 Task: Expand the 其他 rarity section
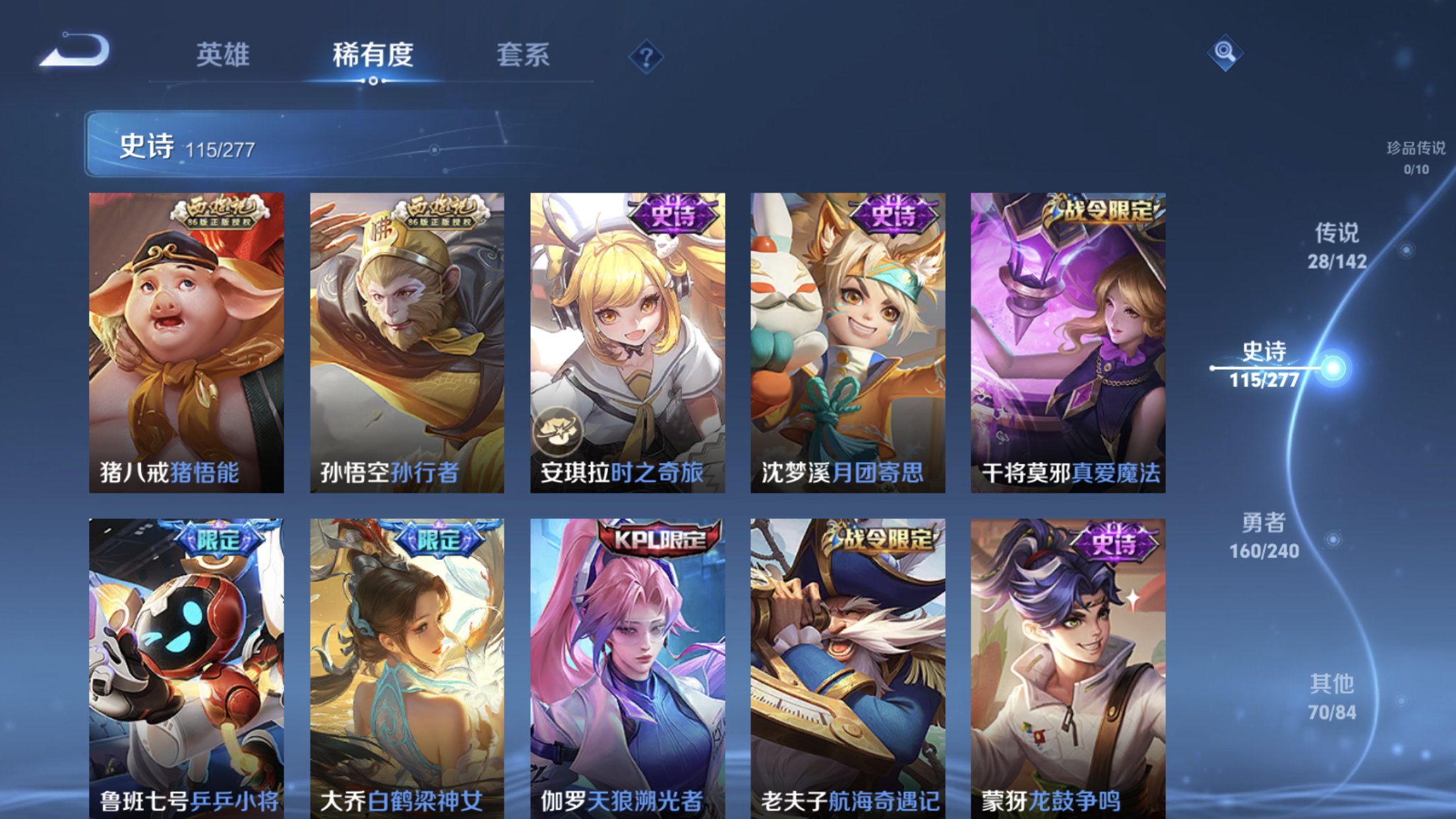[x=1333, y=689]
